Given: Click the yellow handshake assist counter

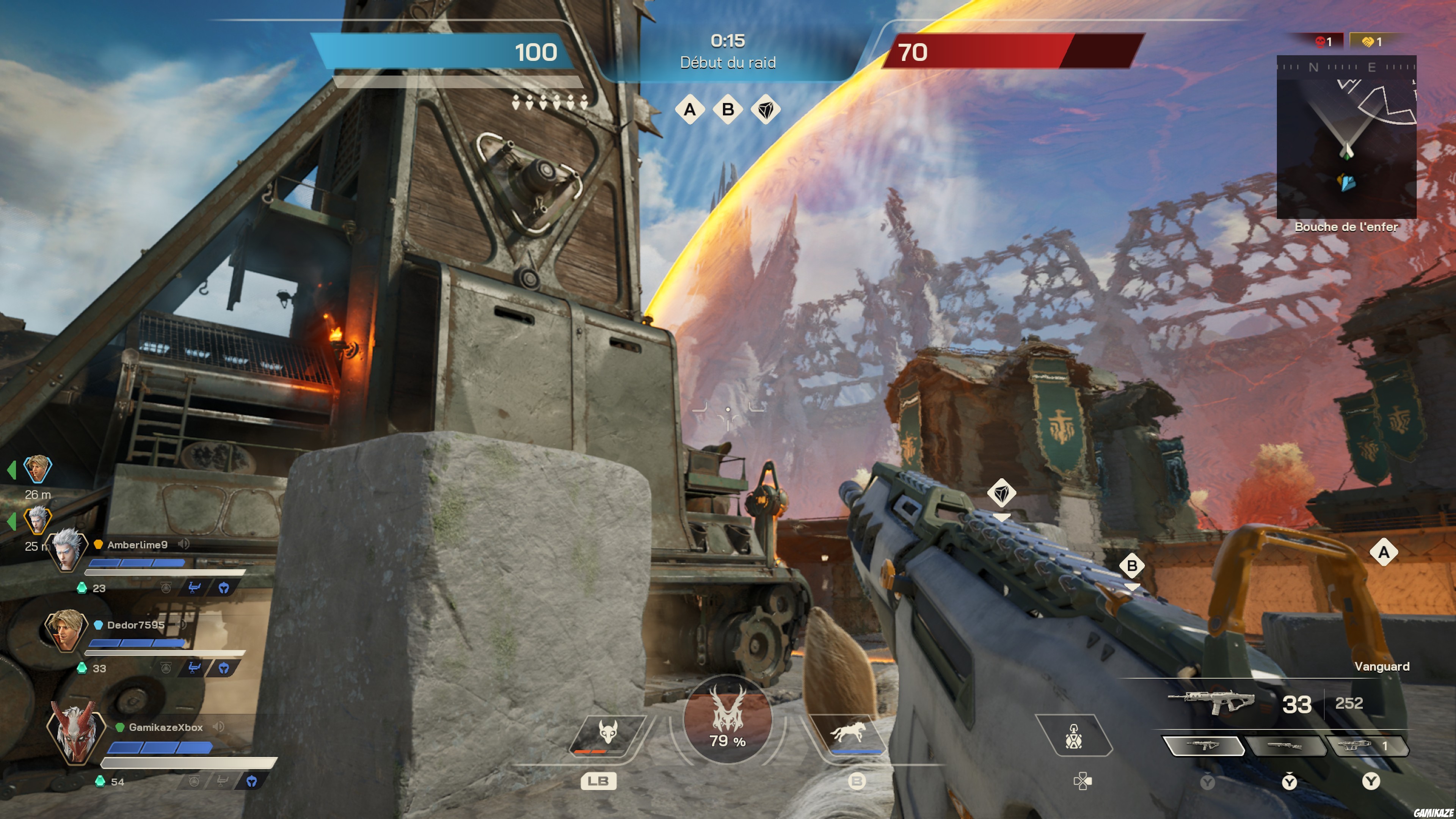Looking at the screenshot, I should [1371, 42].
